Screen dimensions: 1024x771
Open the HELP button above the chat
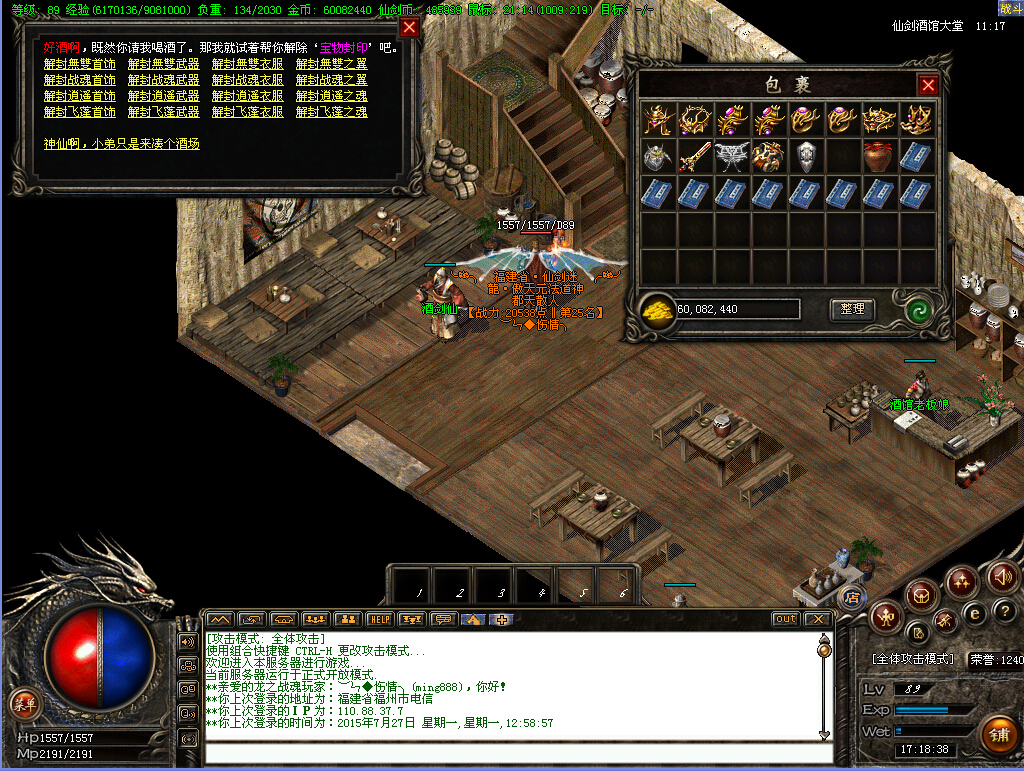pyautogui.click(x=378, y=619)
